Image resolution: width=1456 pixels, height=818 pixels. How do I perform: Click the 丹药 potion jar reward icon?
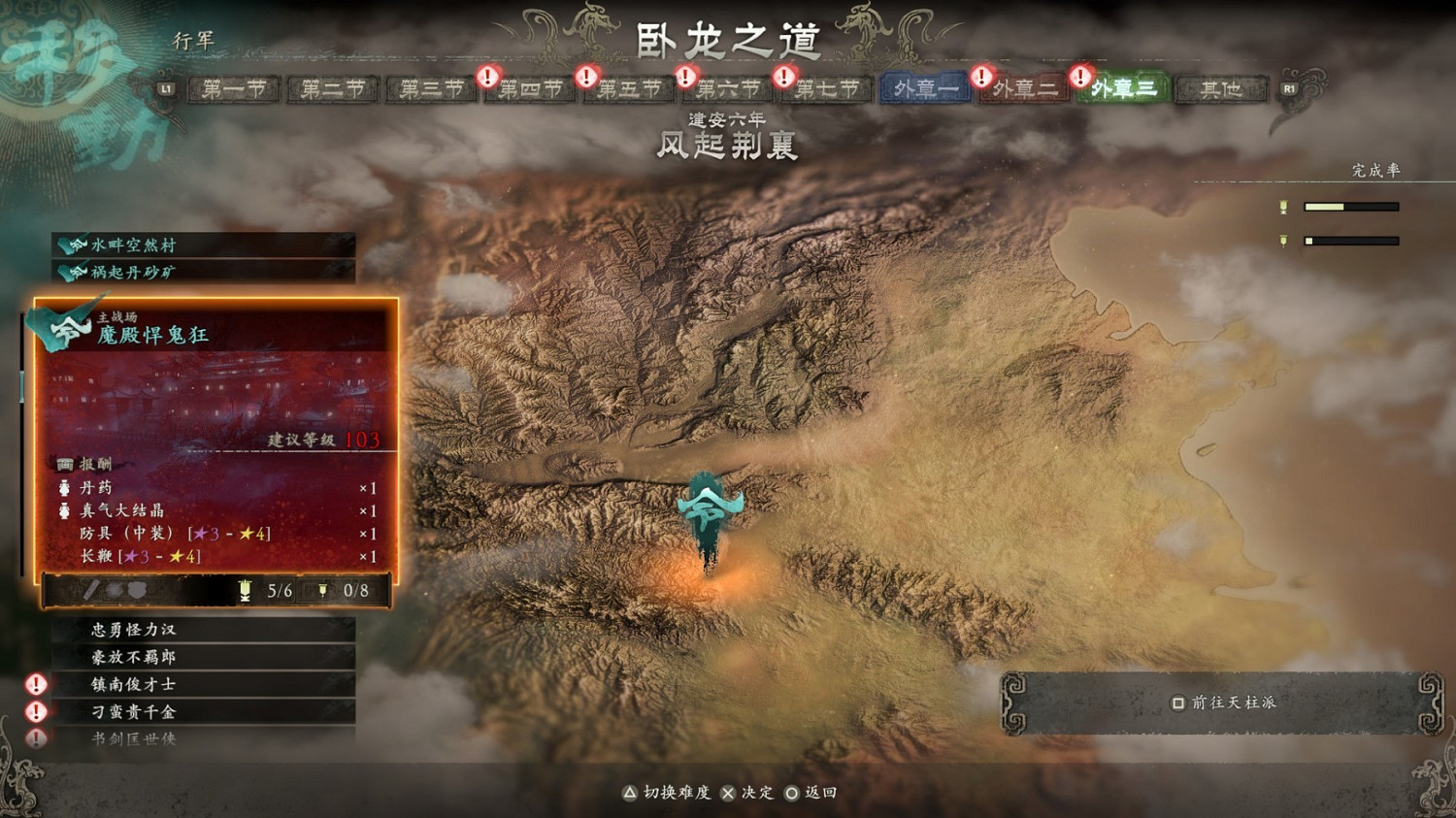coord(64,489)
